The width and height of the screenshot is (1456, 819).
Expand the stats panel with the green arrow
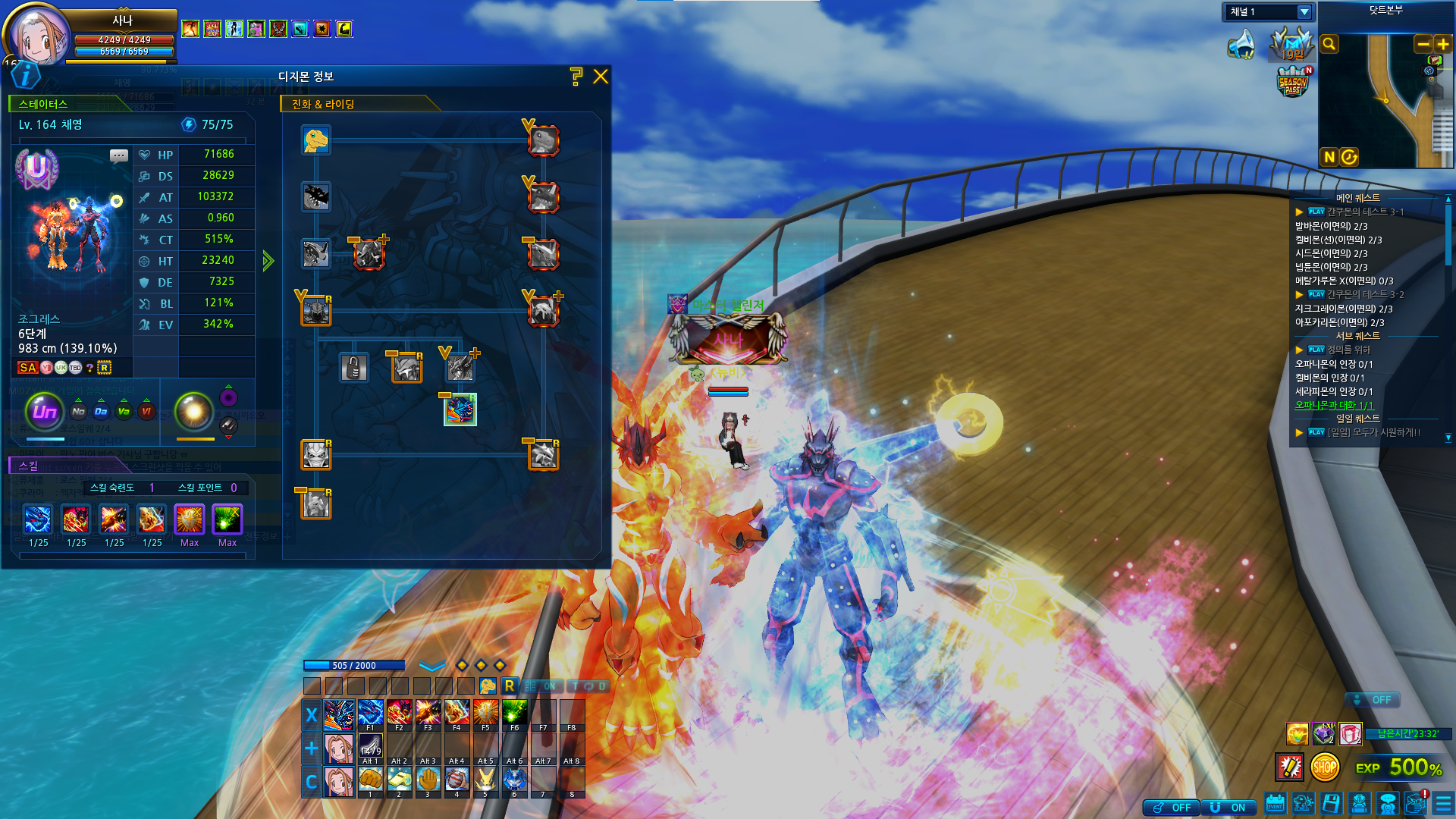click(268, 261)
